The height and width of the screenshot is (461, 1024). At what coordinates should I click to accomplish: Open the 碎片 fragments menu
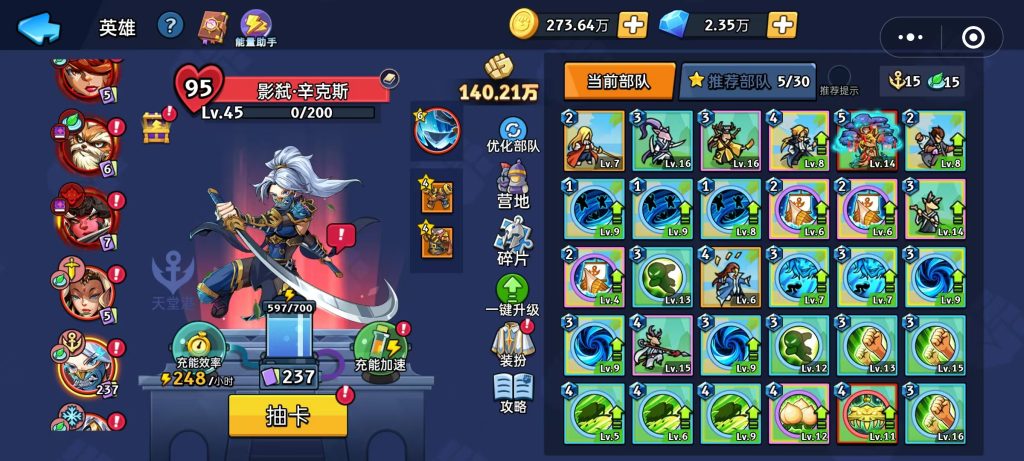coord(513,243)
